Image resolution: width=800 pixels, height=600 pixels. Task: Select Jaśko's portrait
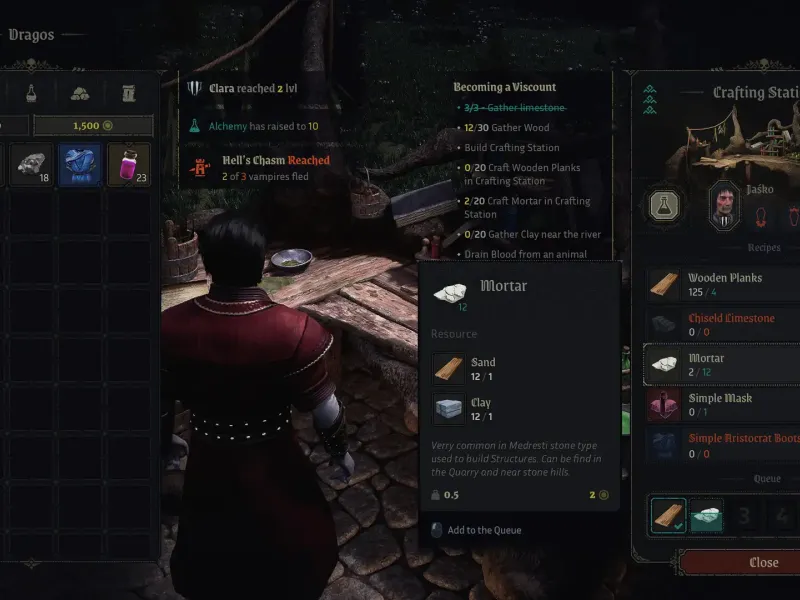point(724,204)
